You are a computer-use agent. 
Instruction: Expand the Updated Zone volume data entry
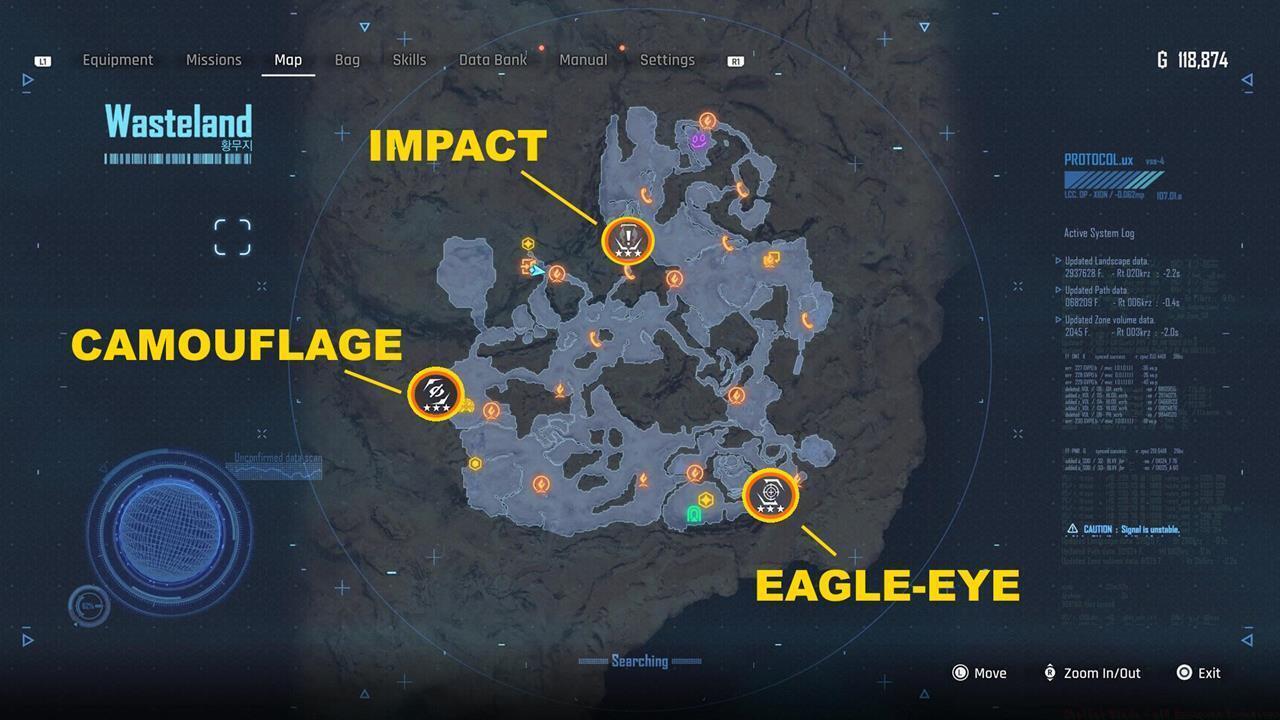[x=1112, y=320]
